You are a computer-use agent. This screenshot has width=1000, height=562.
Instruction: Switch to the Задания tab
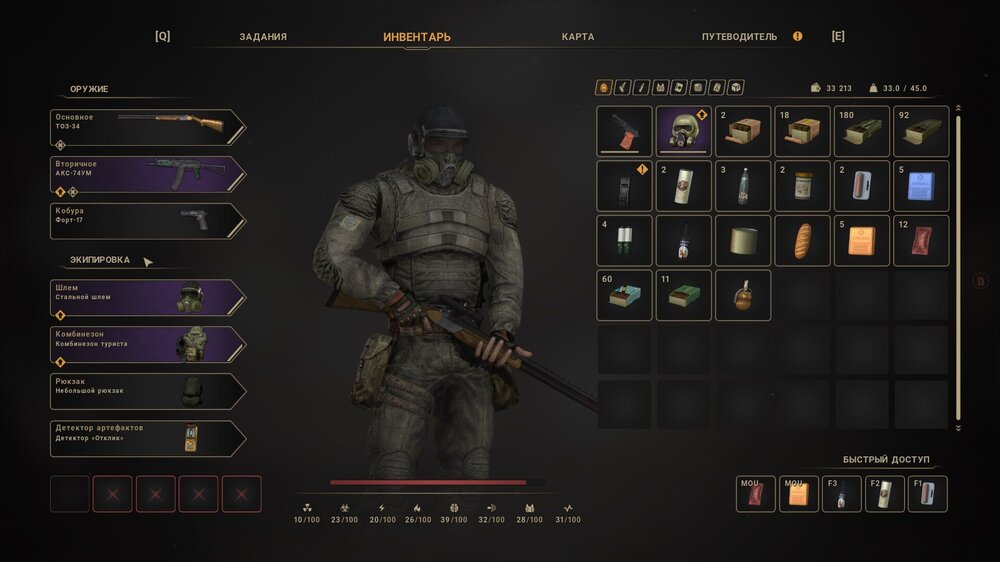point(263,37)
